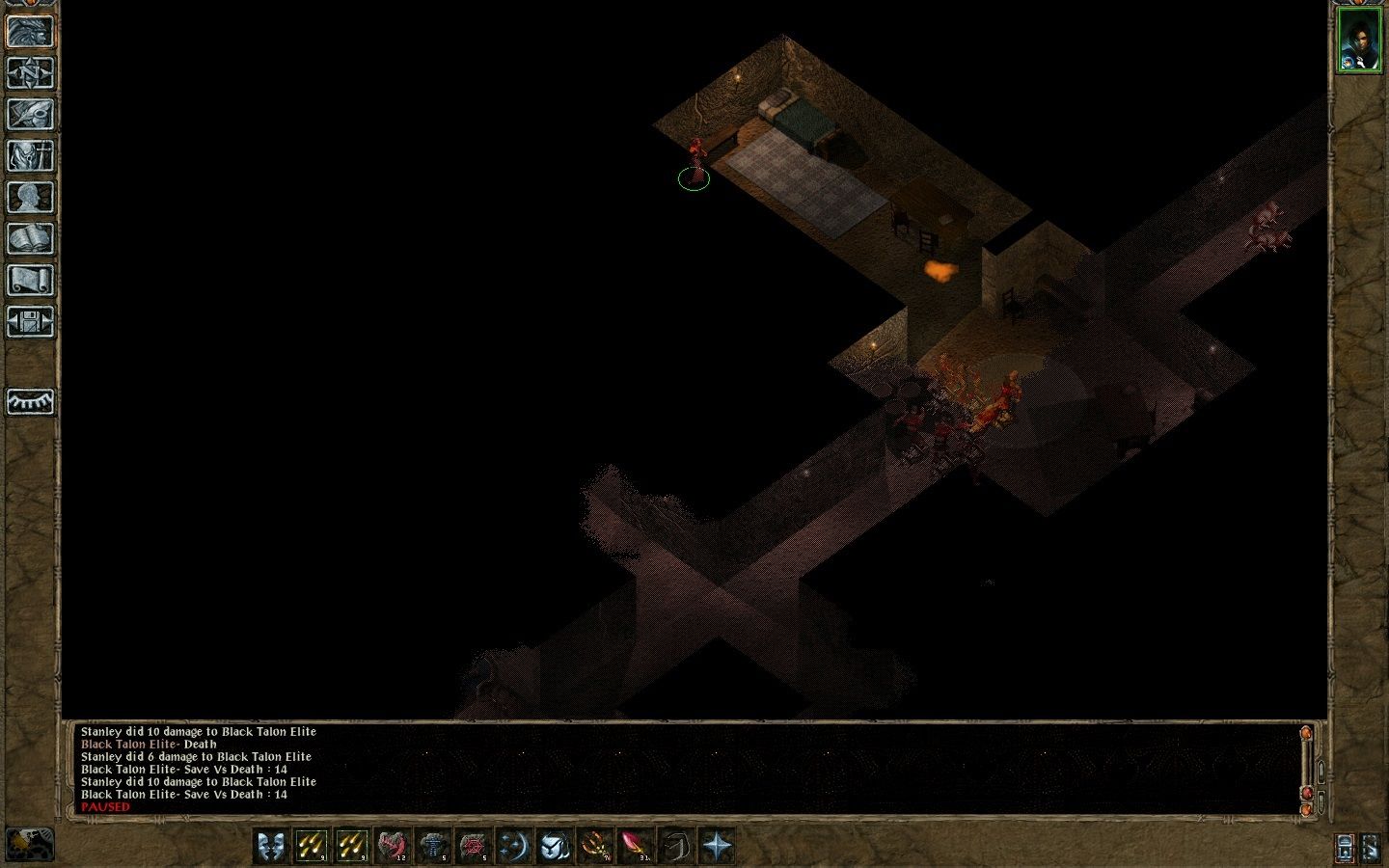Open the inventory screen
This screenshot has width=1389, height=868.
[31, 156]
